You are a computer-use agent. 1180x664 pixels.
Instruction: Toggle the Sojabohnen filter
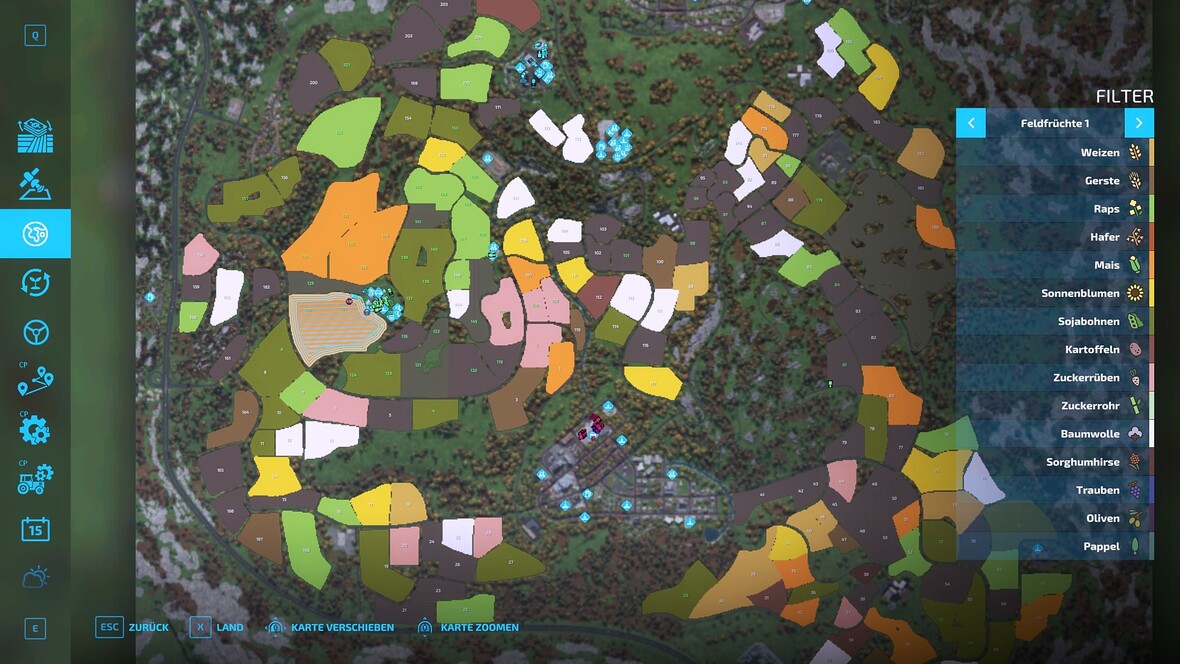pos(1054,322)
